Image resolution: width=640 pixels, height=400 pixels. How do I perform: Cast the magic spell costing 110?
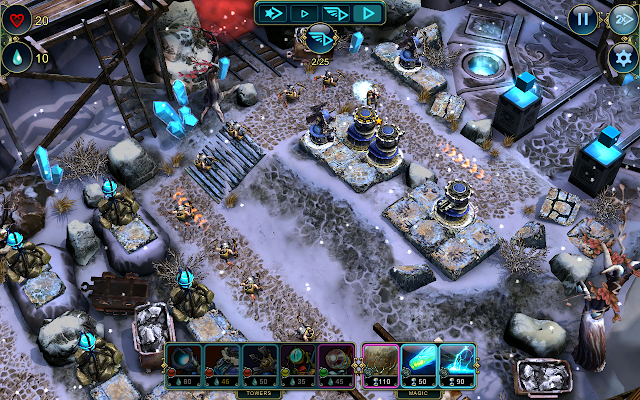tap(379, 362)
